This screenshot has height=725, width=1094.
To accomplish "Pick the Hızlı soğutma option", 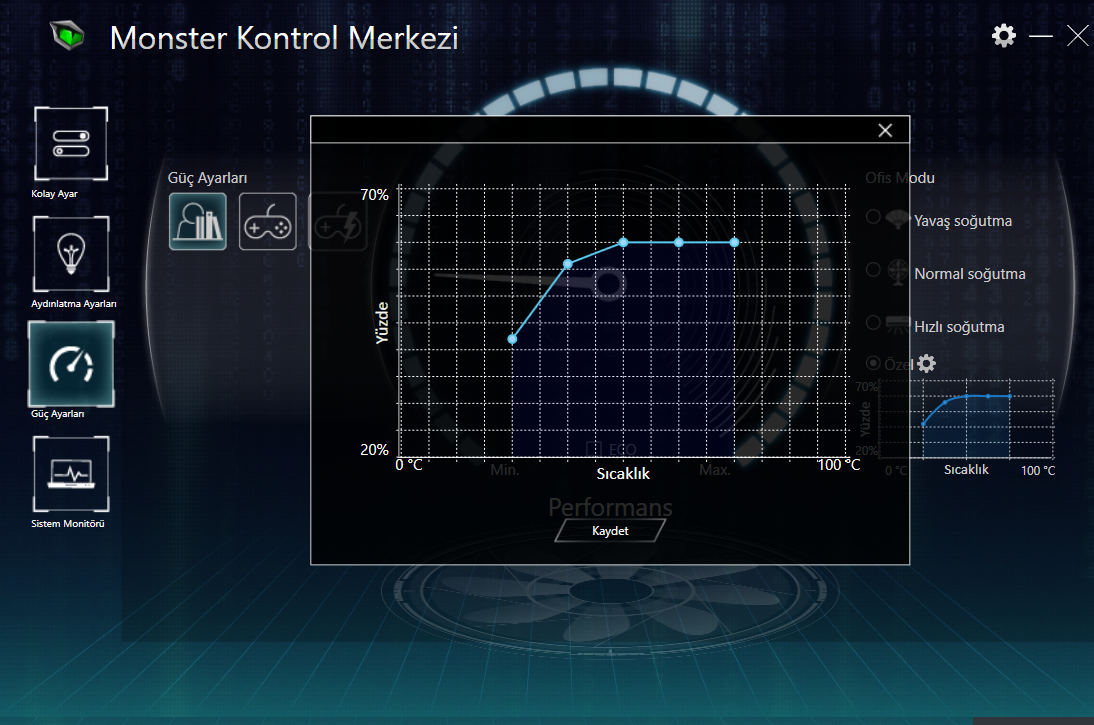I will [873, 323].
